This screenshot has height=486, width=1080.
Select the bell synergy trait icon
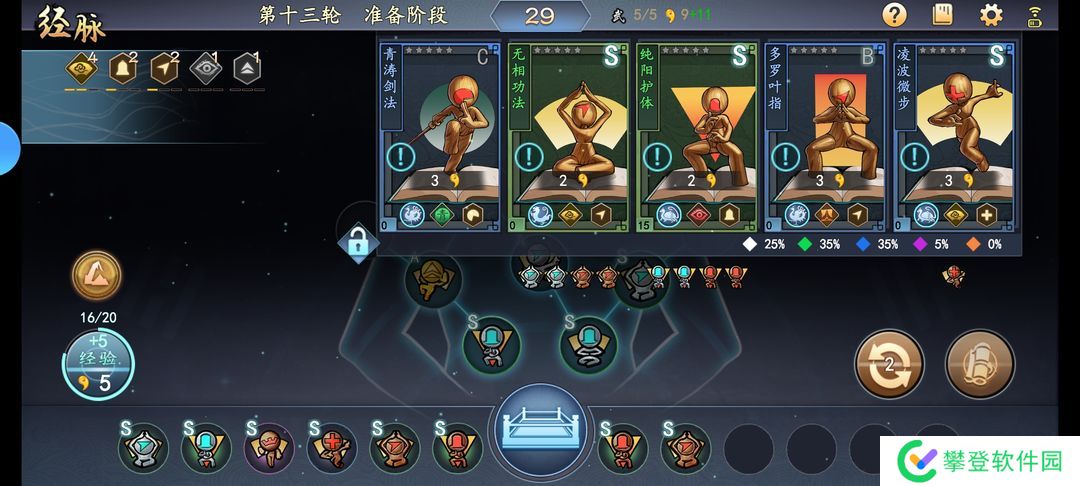tap(122, 69)
